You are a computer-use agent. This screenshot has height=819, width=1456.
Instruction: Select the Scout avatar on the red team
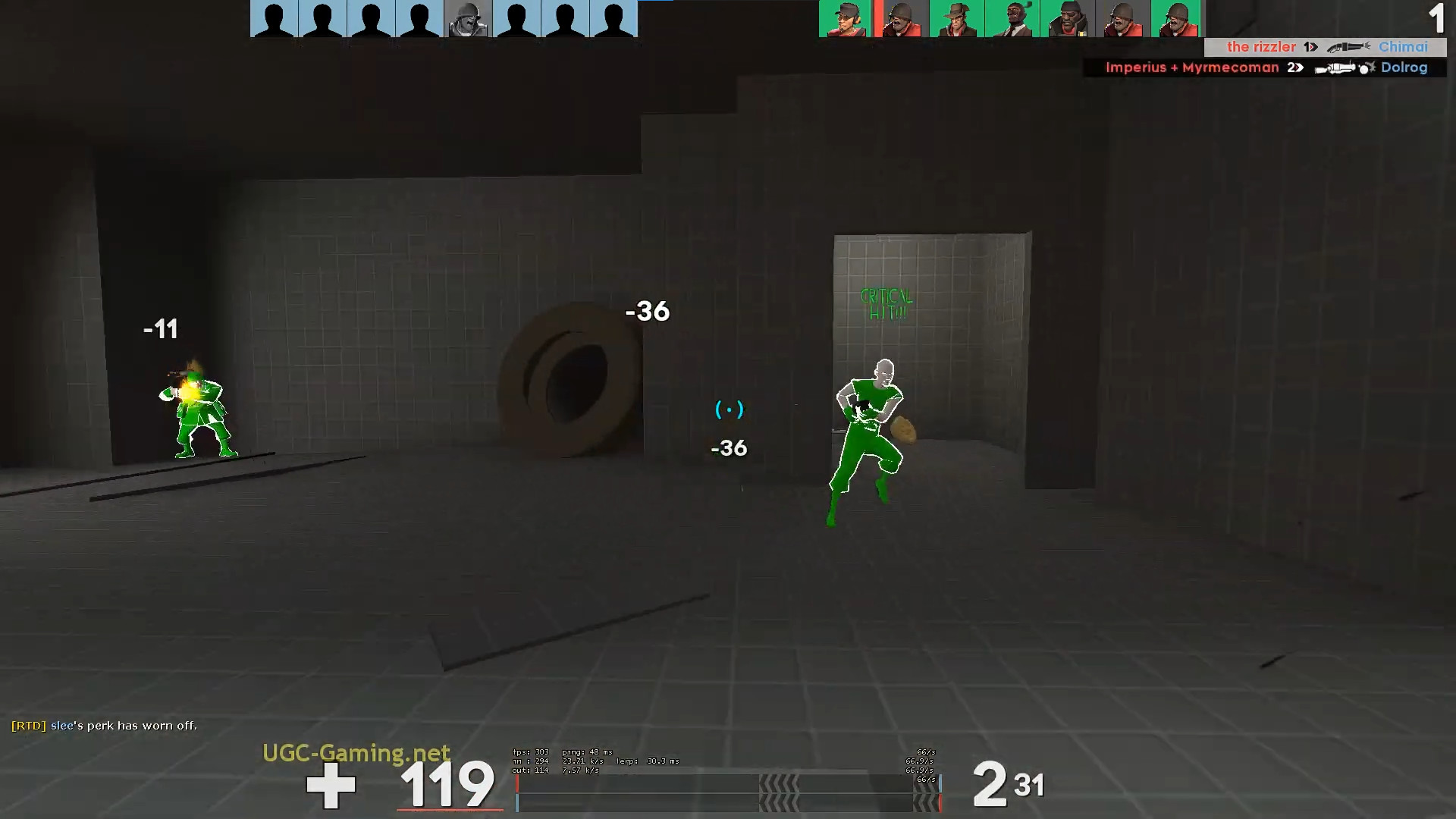(x=845, y=18)
